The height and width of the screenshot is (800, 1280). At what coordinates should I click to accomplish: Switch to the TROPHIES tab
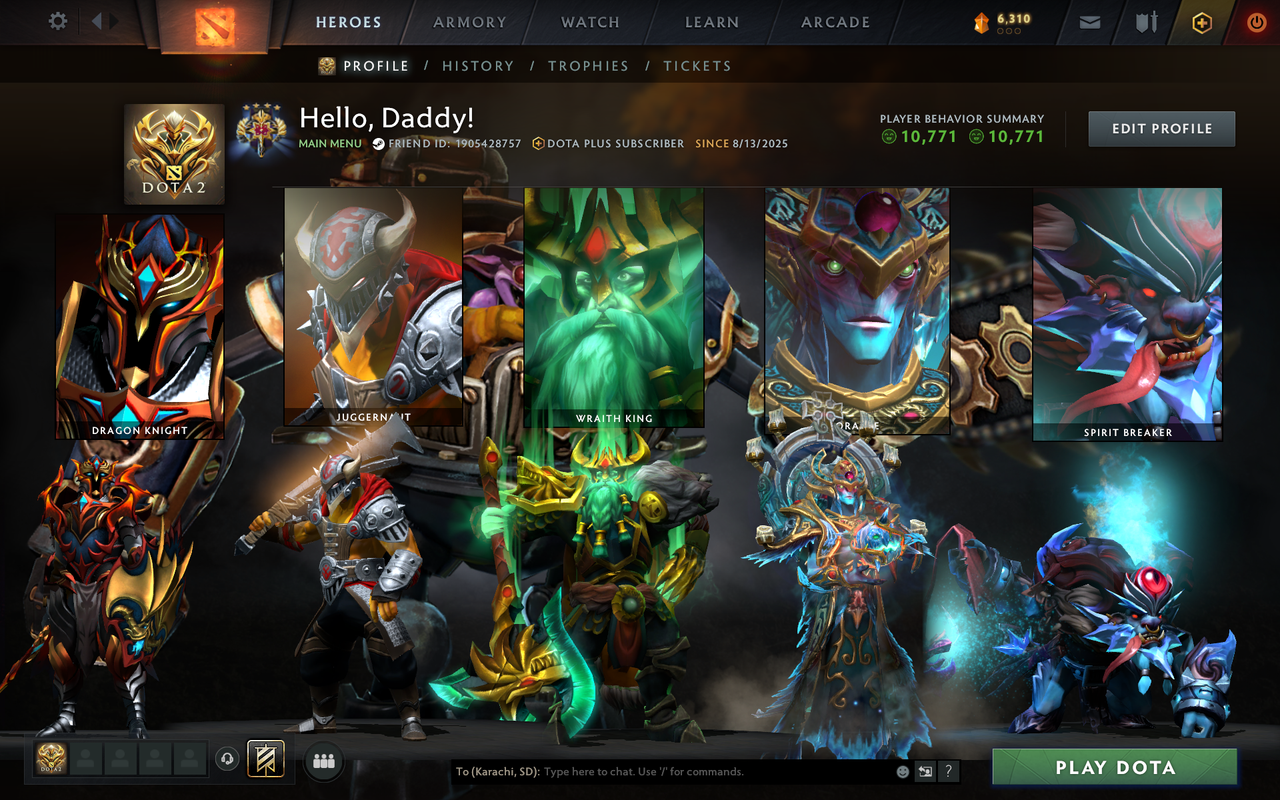(589, 65)
